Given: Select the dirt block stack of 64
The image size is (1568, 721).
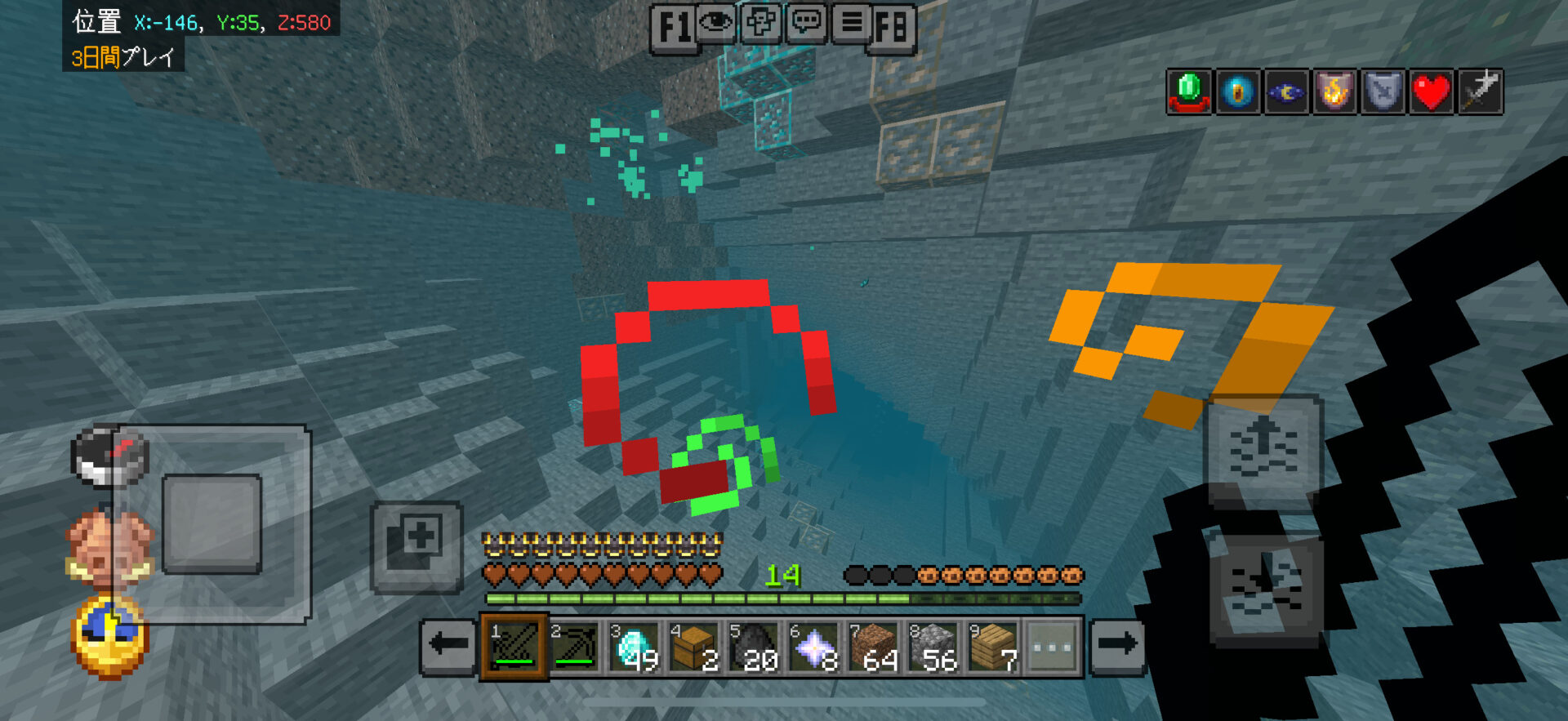Looking at the screenshot, I should [873, 647].
